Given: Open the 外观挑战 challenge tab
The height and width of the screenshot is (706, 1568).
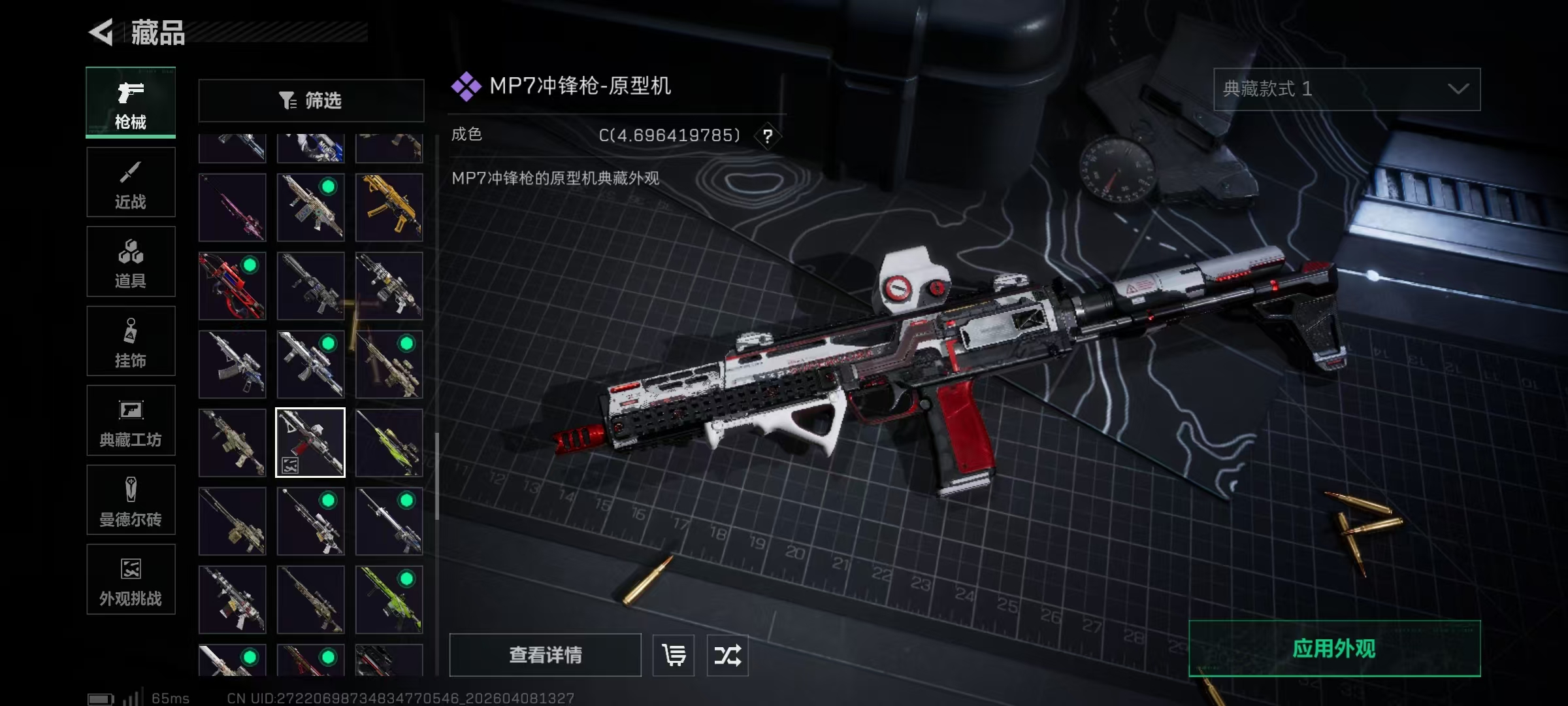Looking at the screenshot, I should (131, 580).
